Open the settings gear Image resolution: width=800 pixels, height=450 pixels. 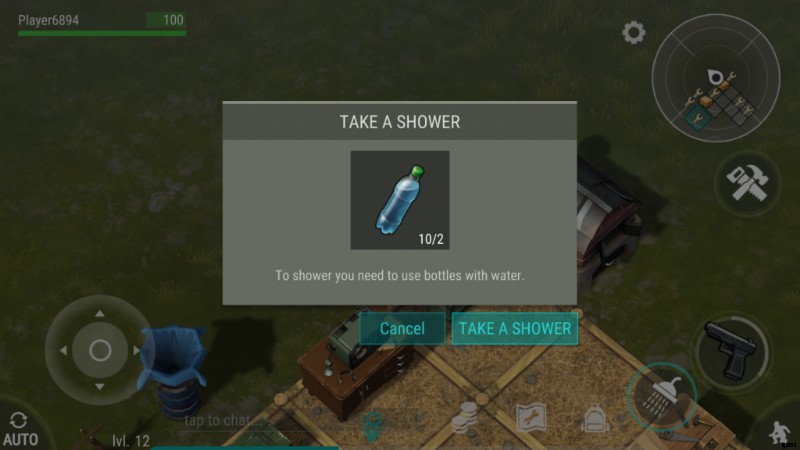click(633, 33)
